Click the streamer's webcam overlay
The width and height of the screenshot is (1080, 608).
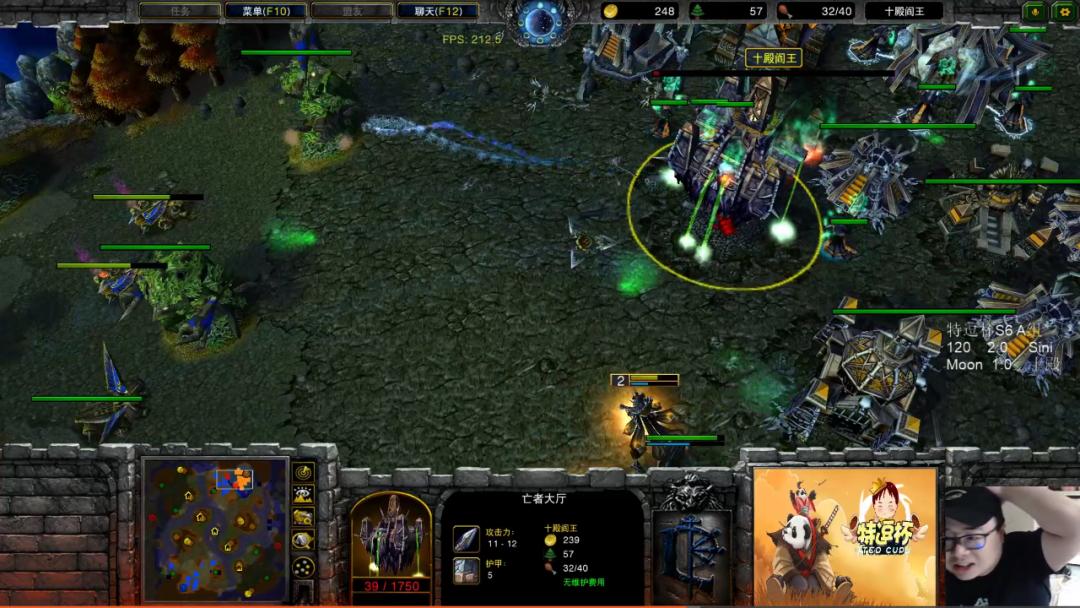click(x=1010, y=545)
